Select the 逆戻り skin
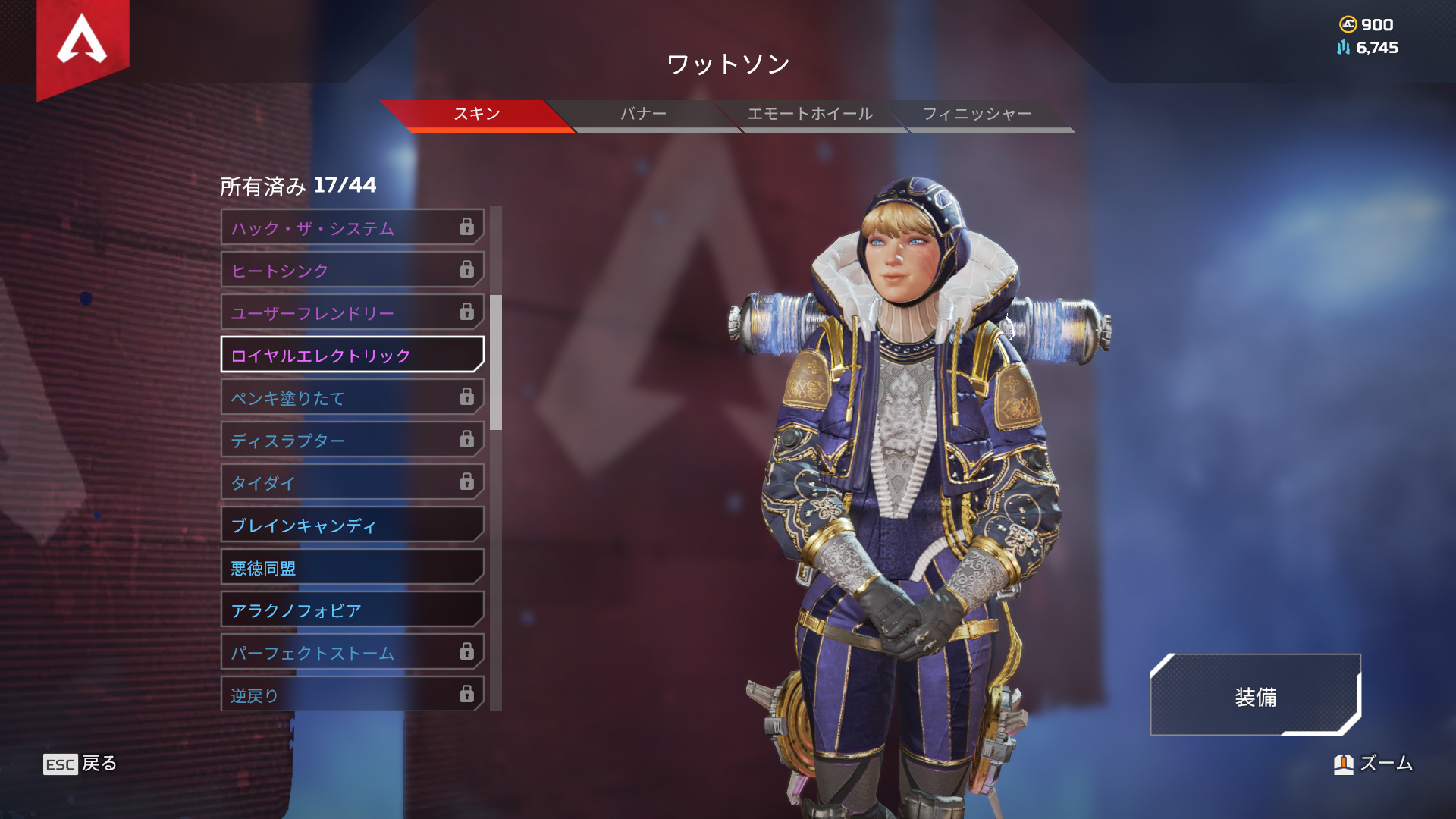 click(x=352, y=695)
